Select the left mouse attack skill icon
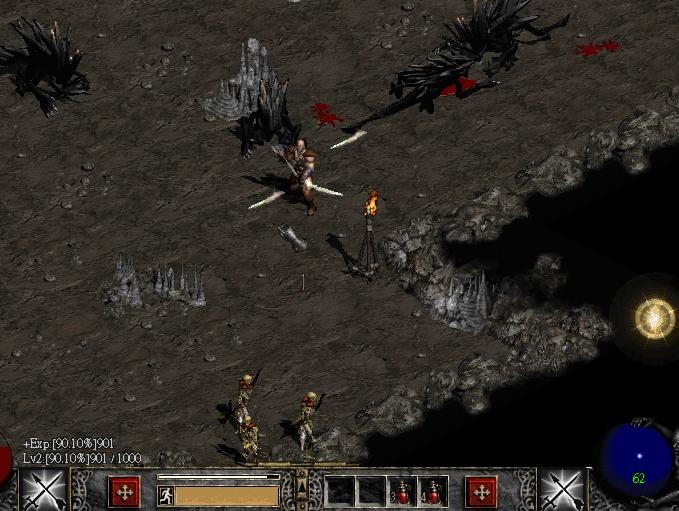The height and width of the screenshot is (511, 679). [x=43, y=490]
